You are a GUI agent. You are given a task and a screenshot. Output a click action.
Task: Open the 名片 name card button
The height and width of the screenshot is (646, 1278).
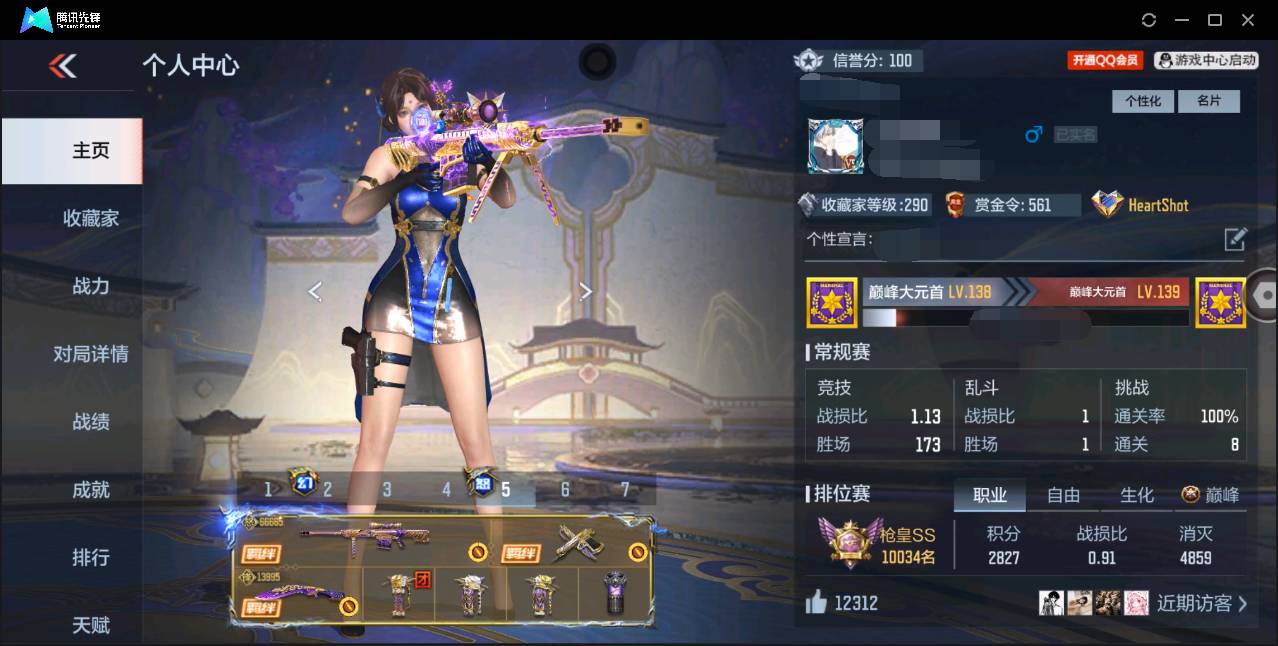coord(1208,101)
